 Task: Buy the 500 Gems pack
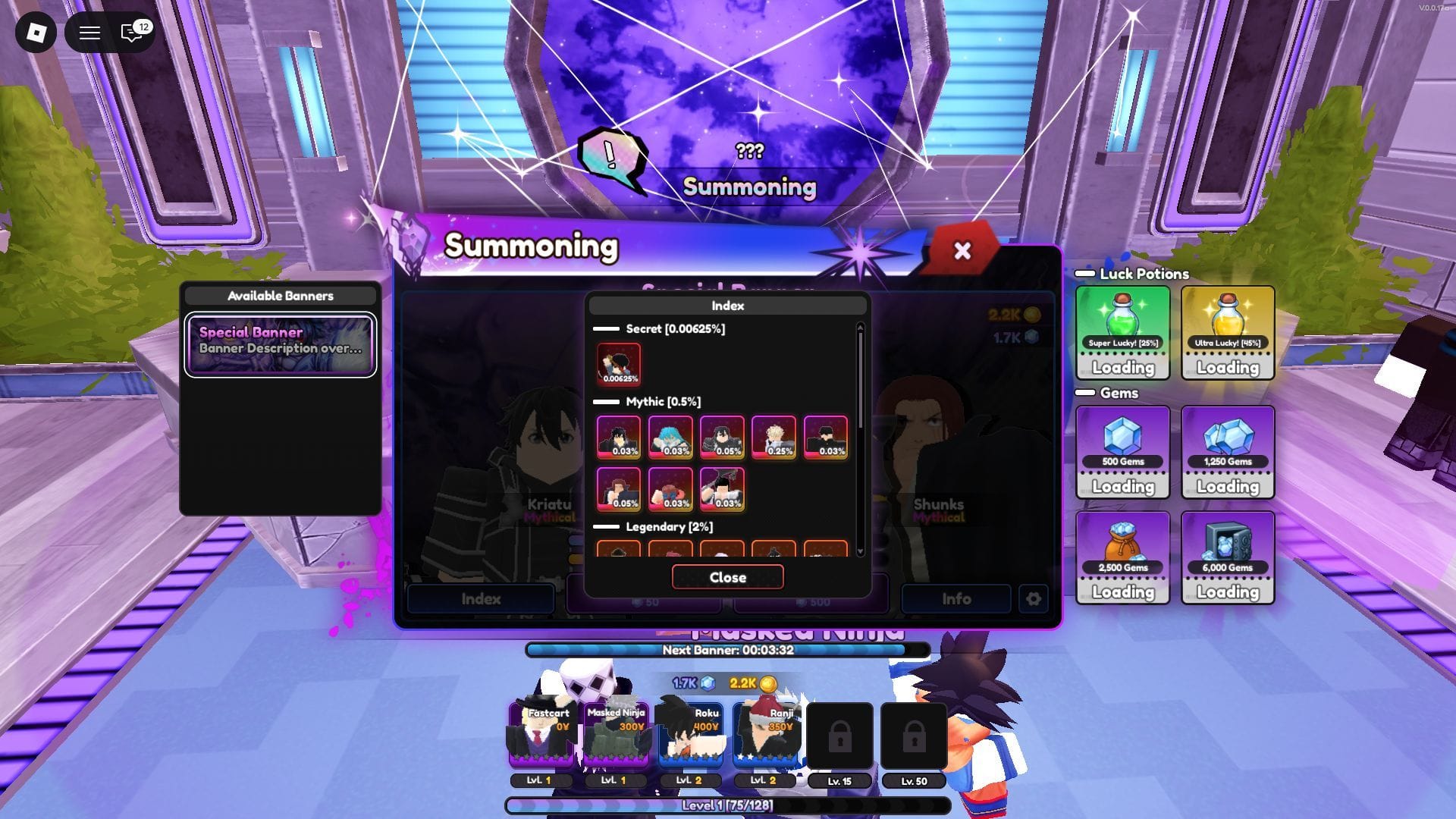tap(1122, 451)
